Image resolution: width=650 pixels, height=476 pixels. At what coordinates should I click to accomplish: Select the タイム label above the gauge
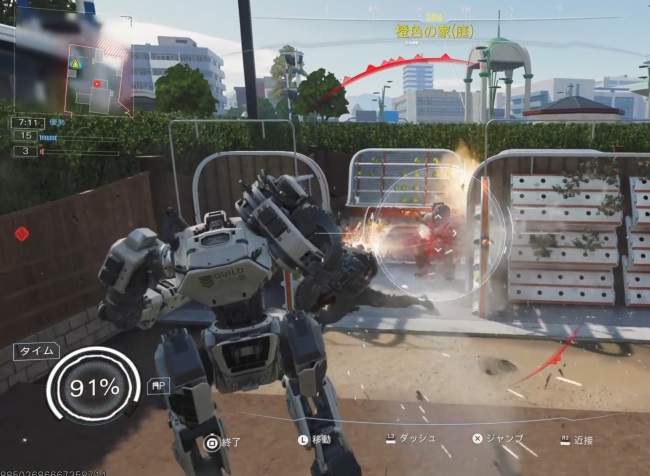pyautogui.click(x=36, y=352)
